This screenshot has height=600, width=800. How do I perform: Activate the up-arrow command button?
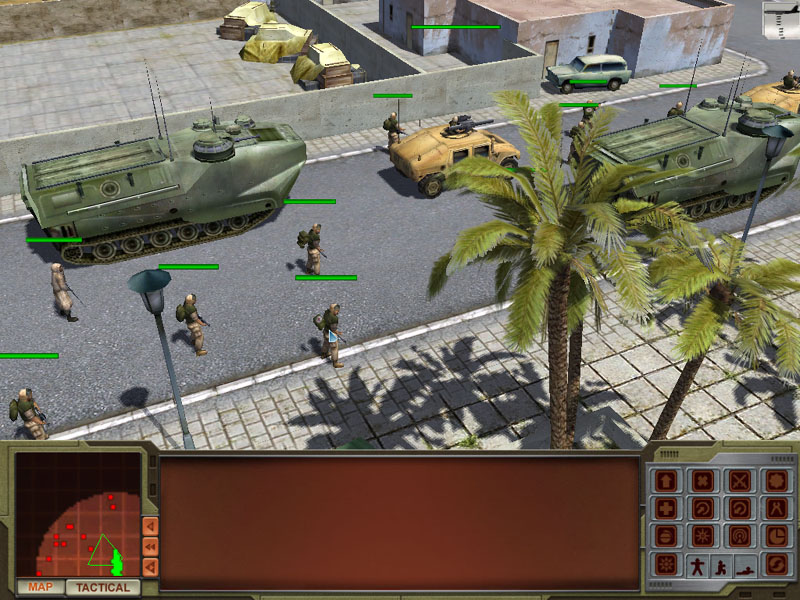pos(666,481)
